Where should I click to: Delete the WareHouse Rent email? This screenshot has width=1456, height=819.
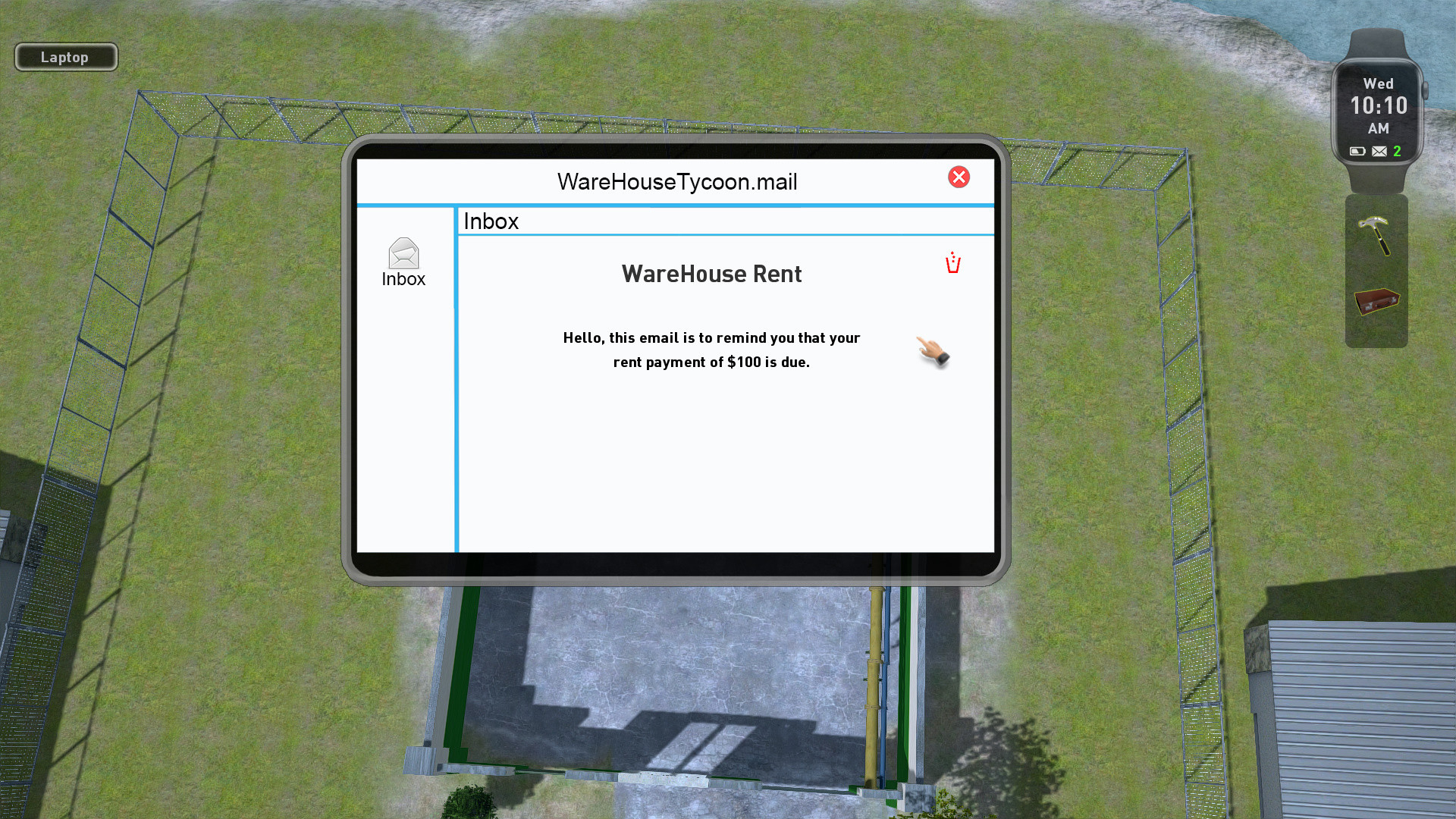coord(952,262)
